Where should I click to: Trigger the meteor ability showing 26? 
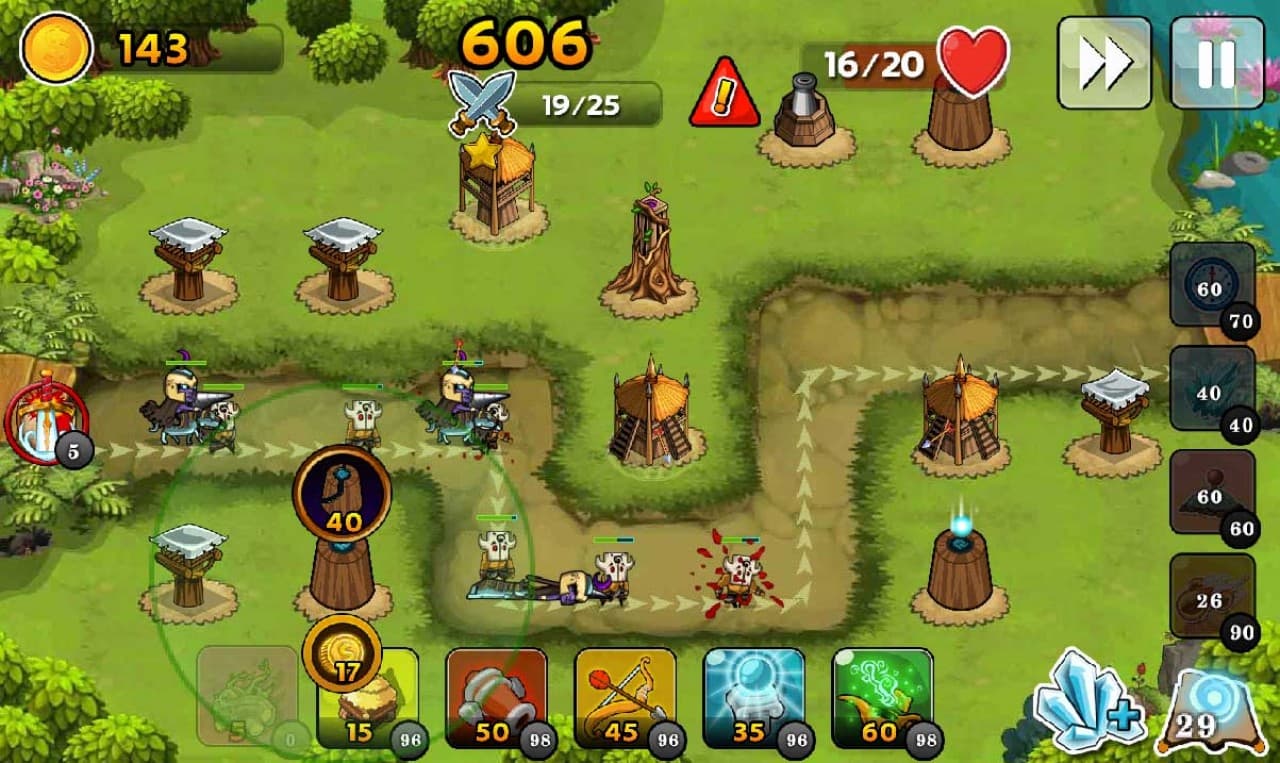click(1211, 596)
